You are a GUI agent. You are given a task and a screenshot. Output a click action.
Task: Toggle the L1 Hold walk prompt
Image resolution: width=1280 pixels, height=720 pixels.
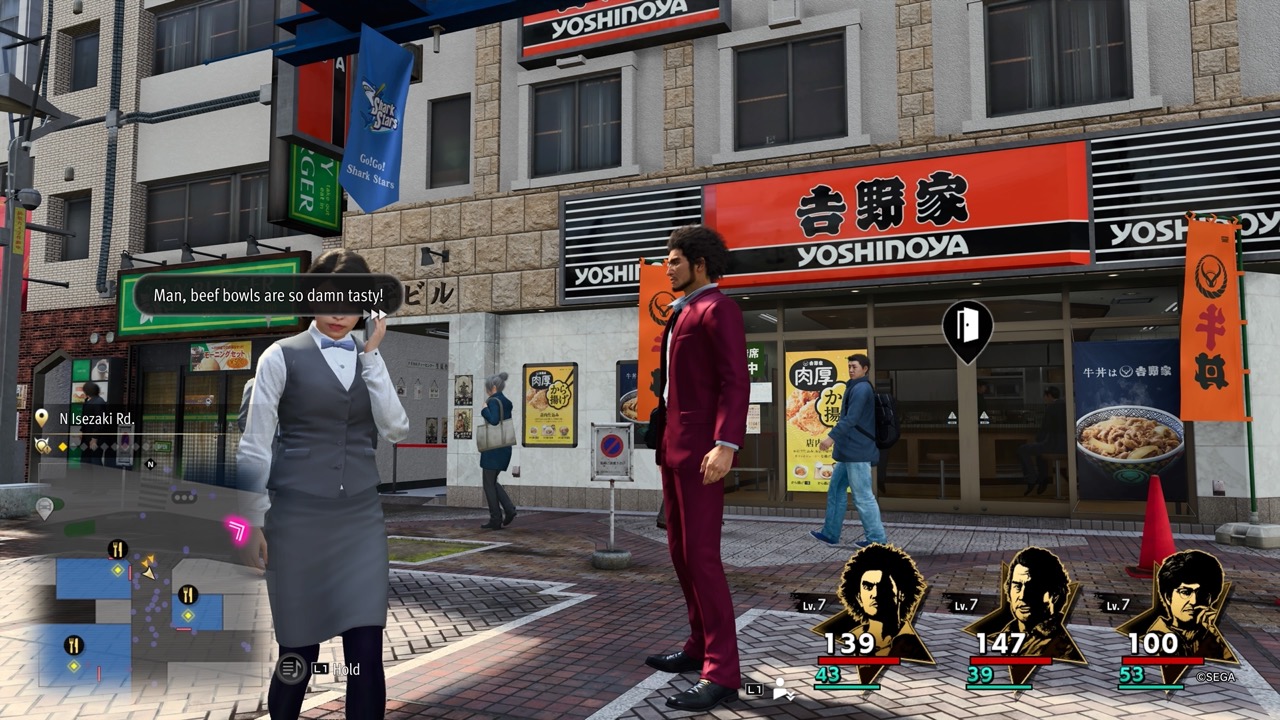[x=335, y=670]
